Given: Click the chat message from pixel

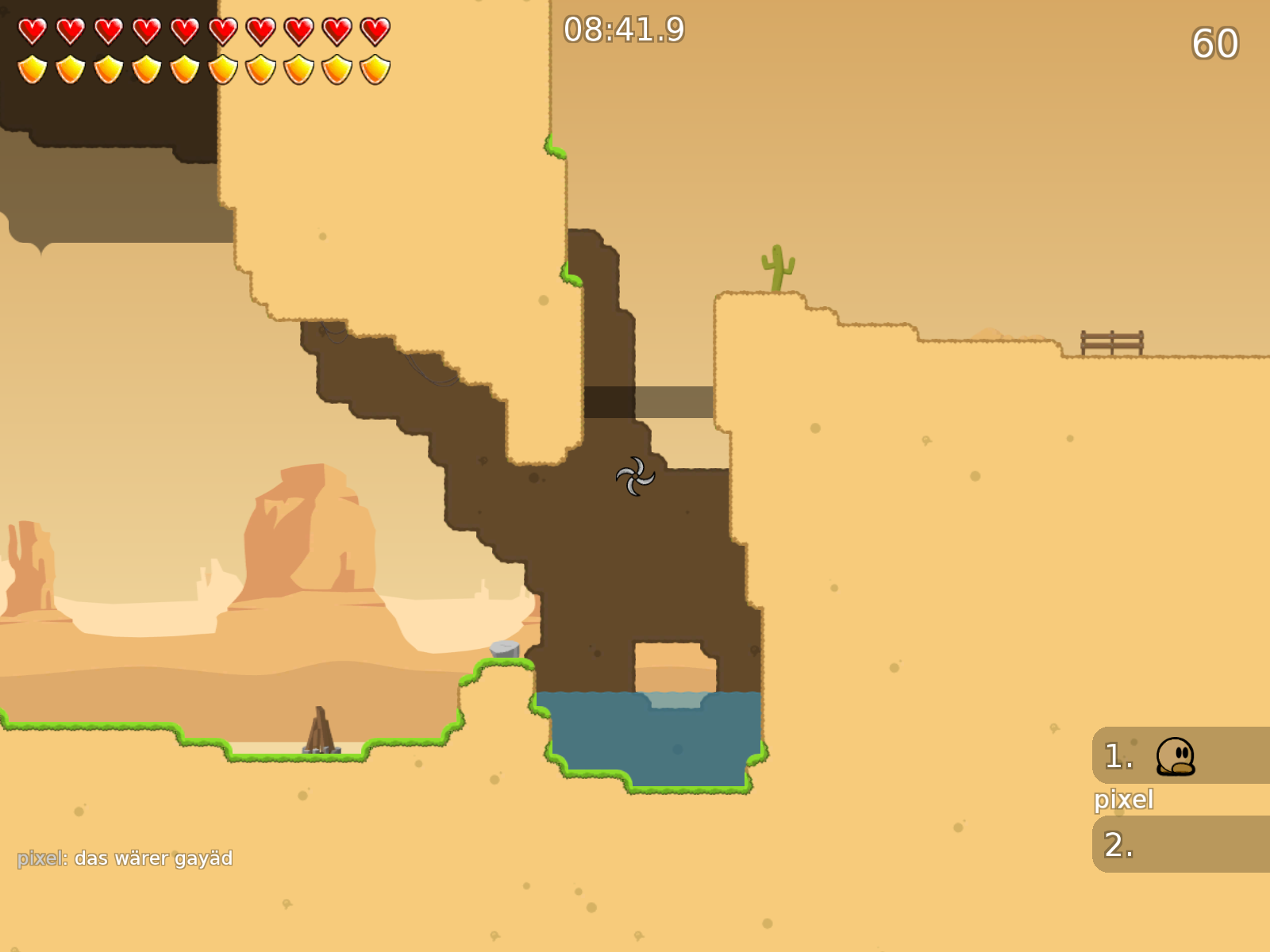Looking at the screenshot, I should pyautogui.click(x=125, y=857).
